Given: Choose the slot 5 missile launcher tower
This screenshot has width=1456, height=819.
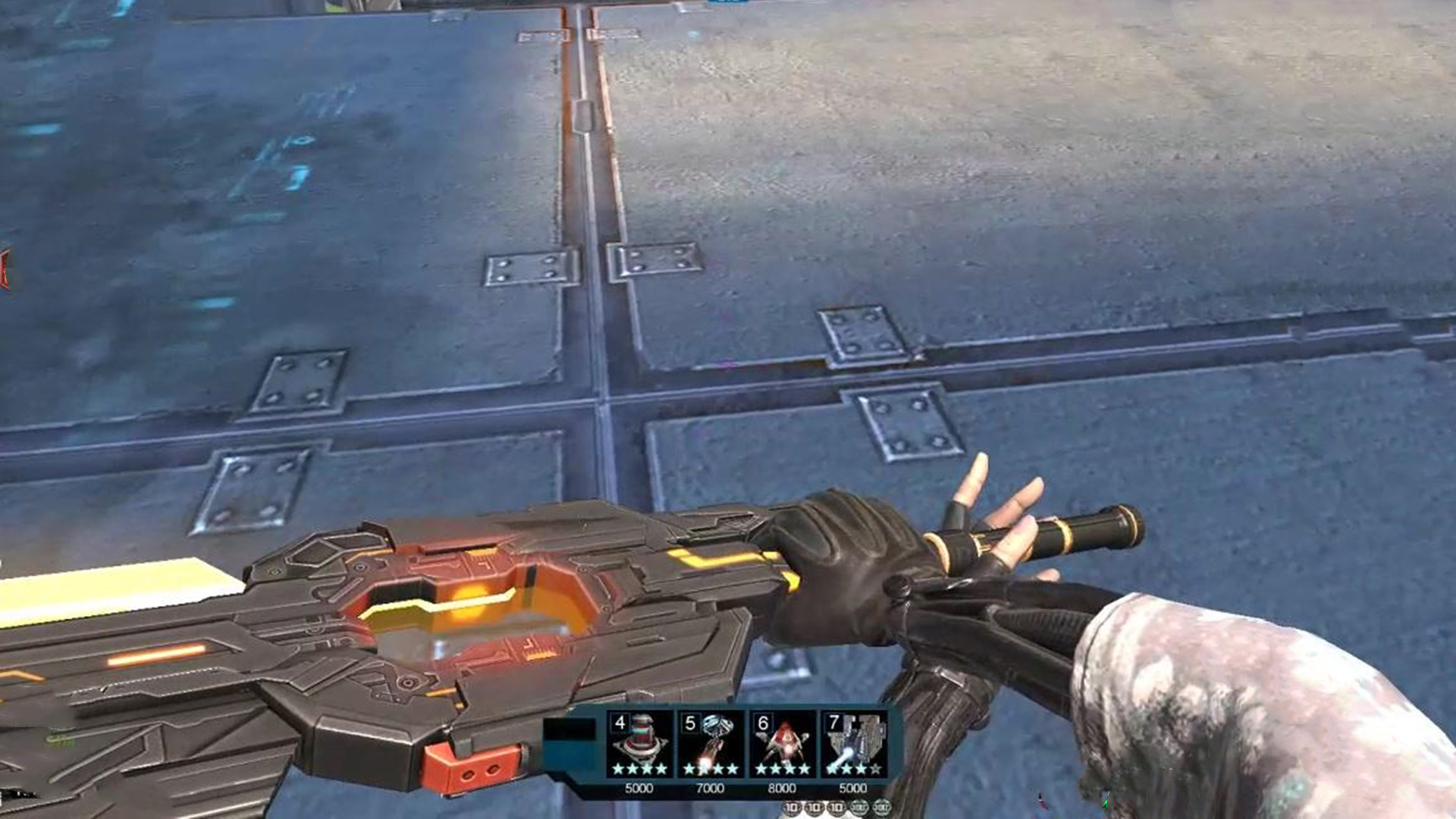Looking at the screenshot, I should pyautogui.click(x=710, y=744).
